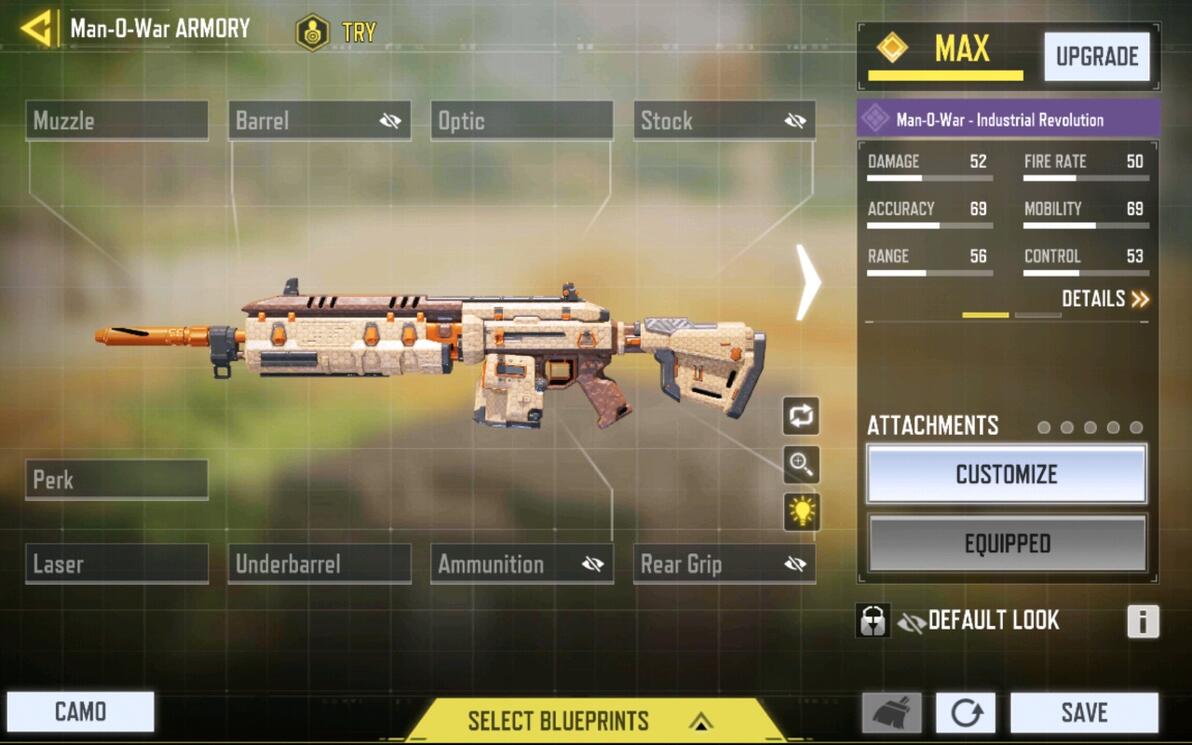The image size is (1192, 745).
Task: Select the Barrel attachment slot
Action: 319,121
